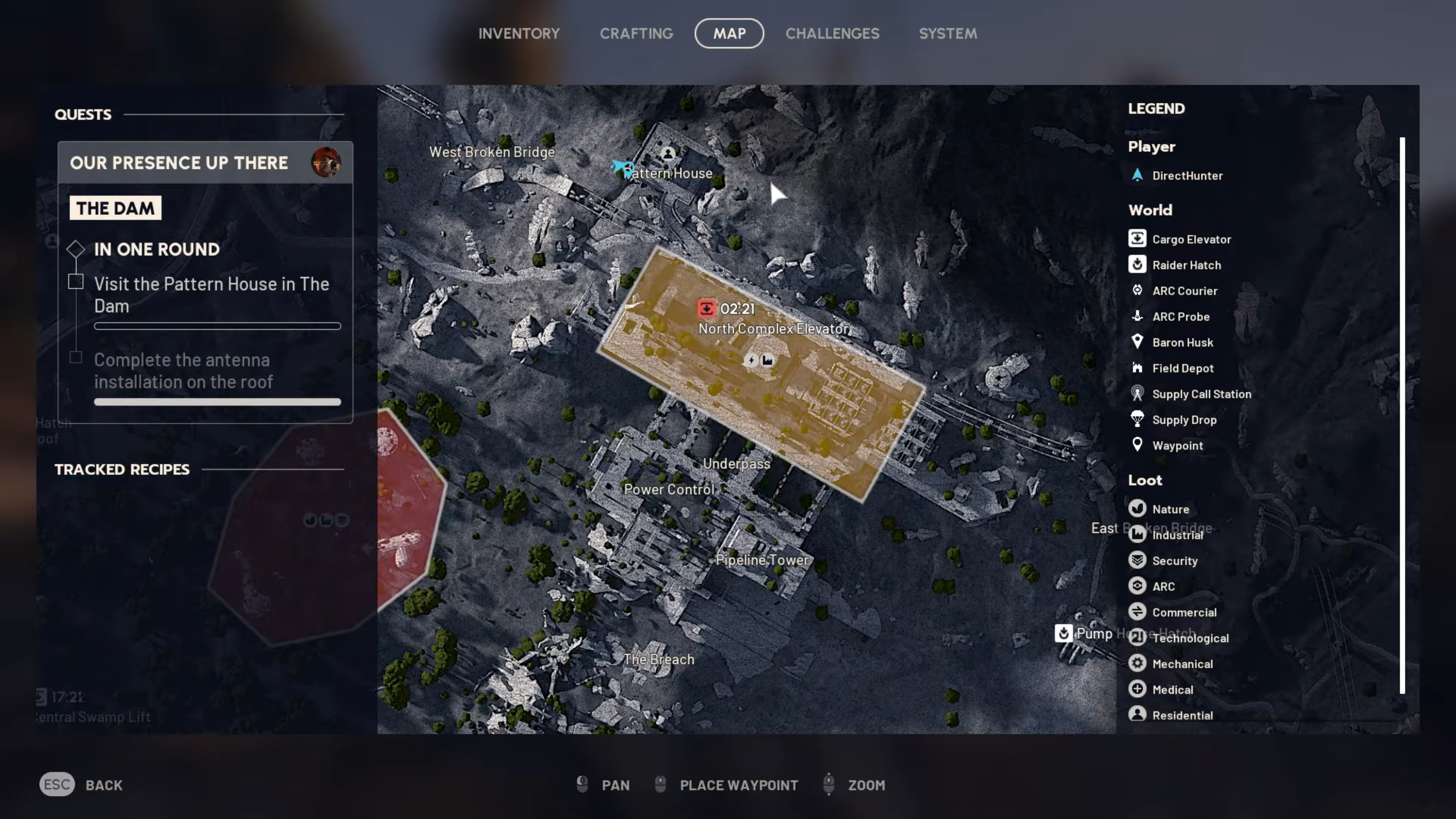1456x819 pixels.
Task: Click the Waypoint legend entry
Action: 1177,445
